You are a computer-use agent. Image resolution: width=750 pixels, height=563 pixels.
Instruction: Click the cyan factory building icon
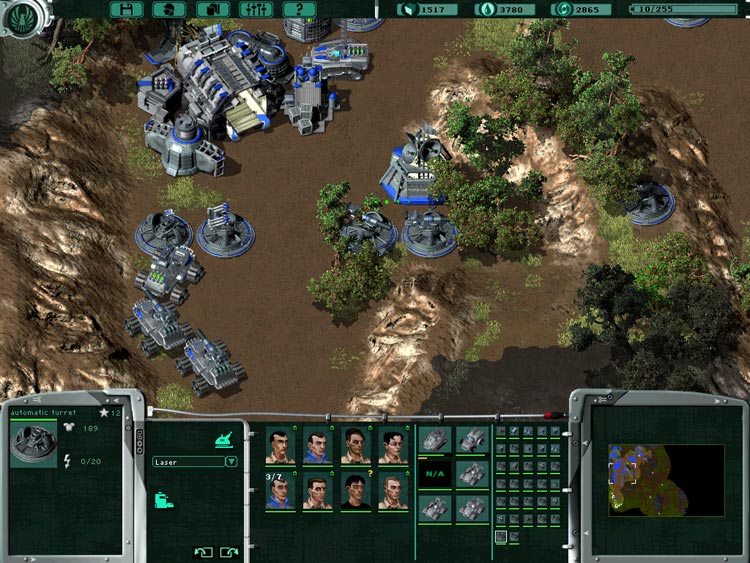pyautogui.click(x=162, y=498)
